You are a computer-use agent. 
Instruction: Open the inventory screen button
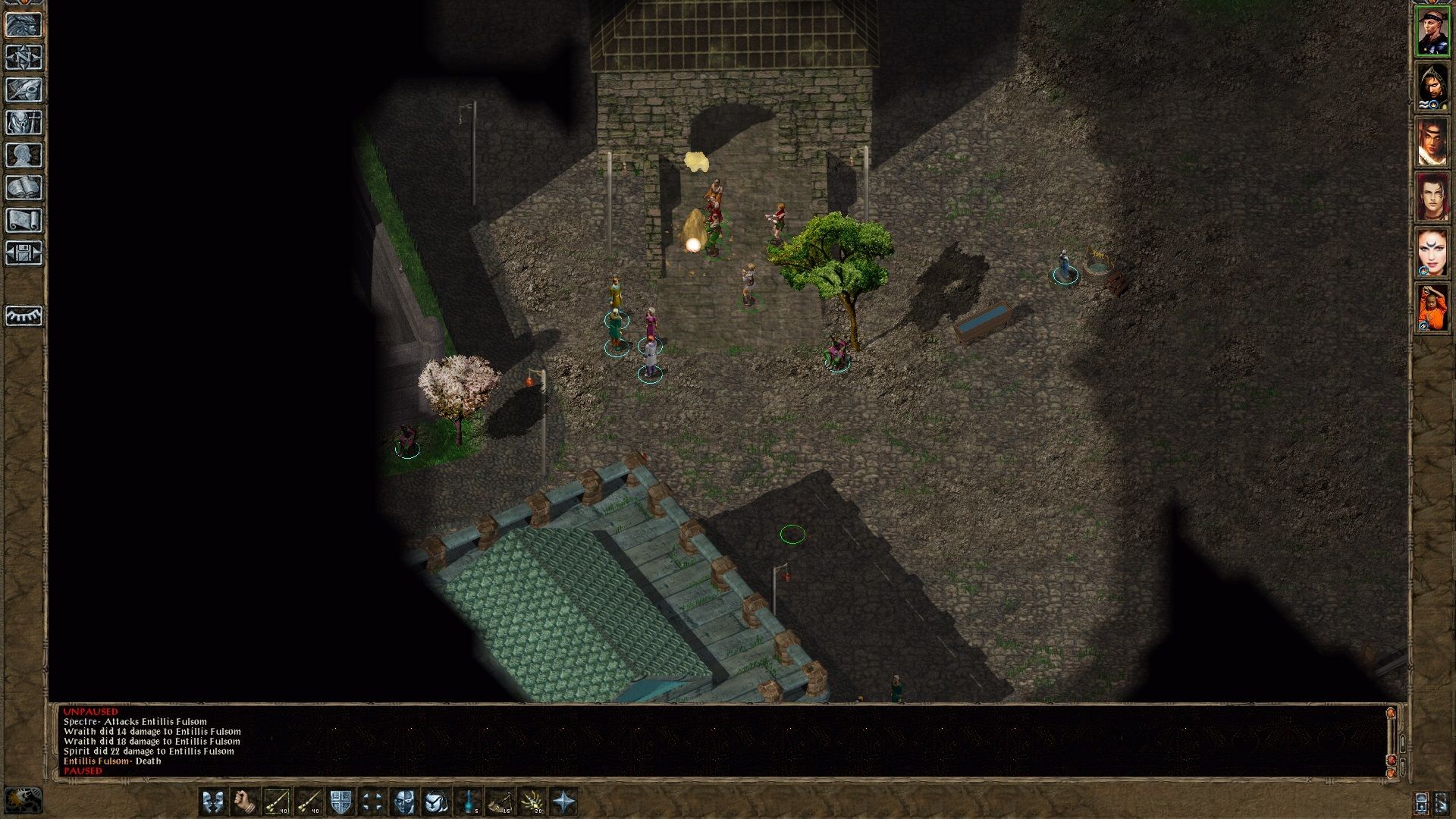tap(24, 123)
